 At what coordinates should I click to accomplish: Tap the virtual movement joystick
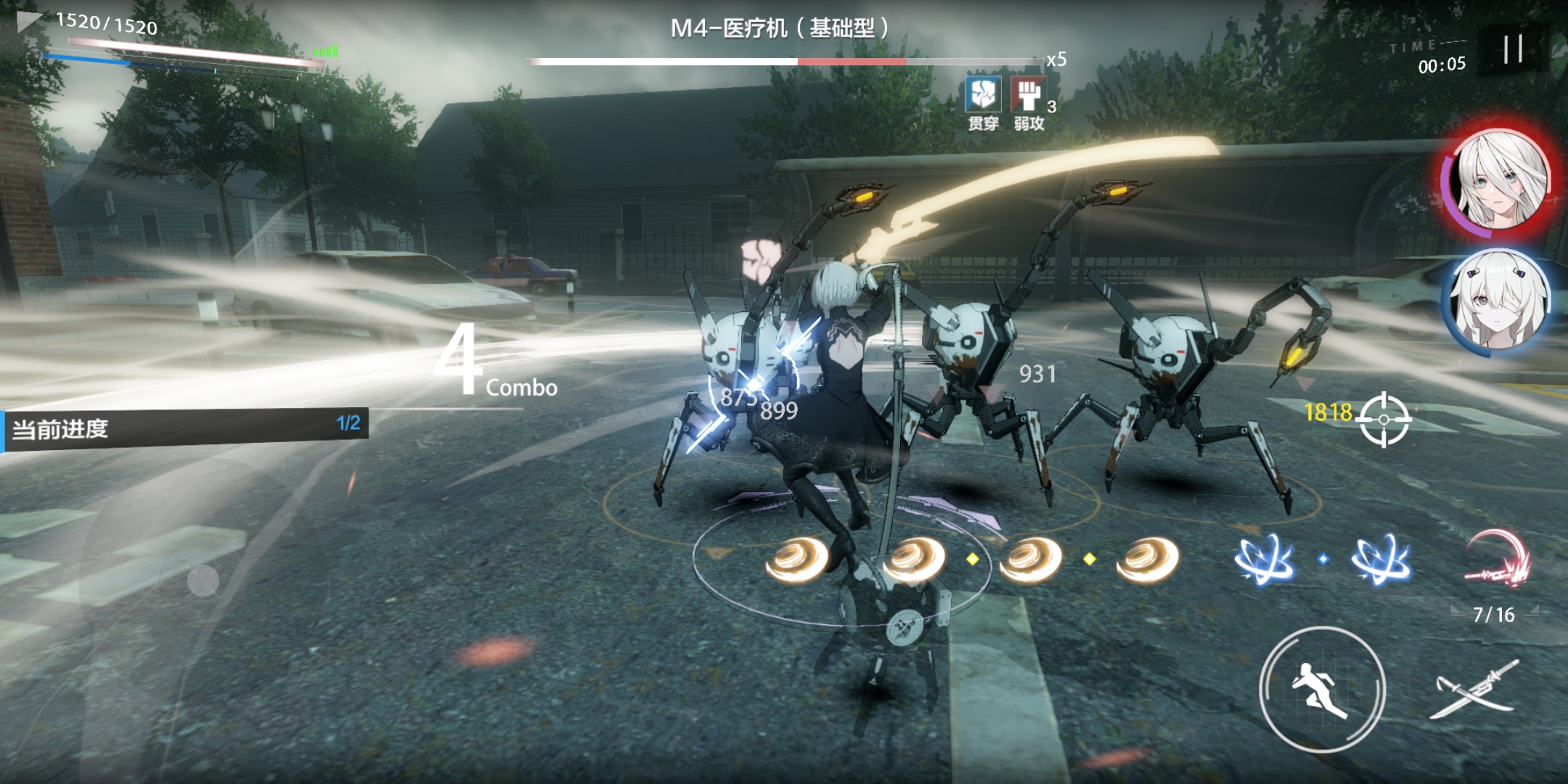point(203,581)
